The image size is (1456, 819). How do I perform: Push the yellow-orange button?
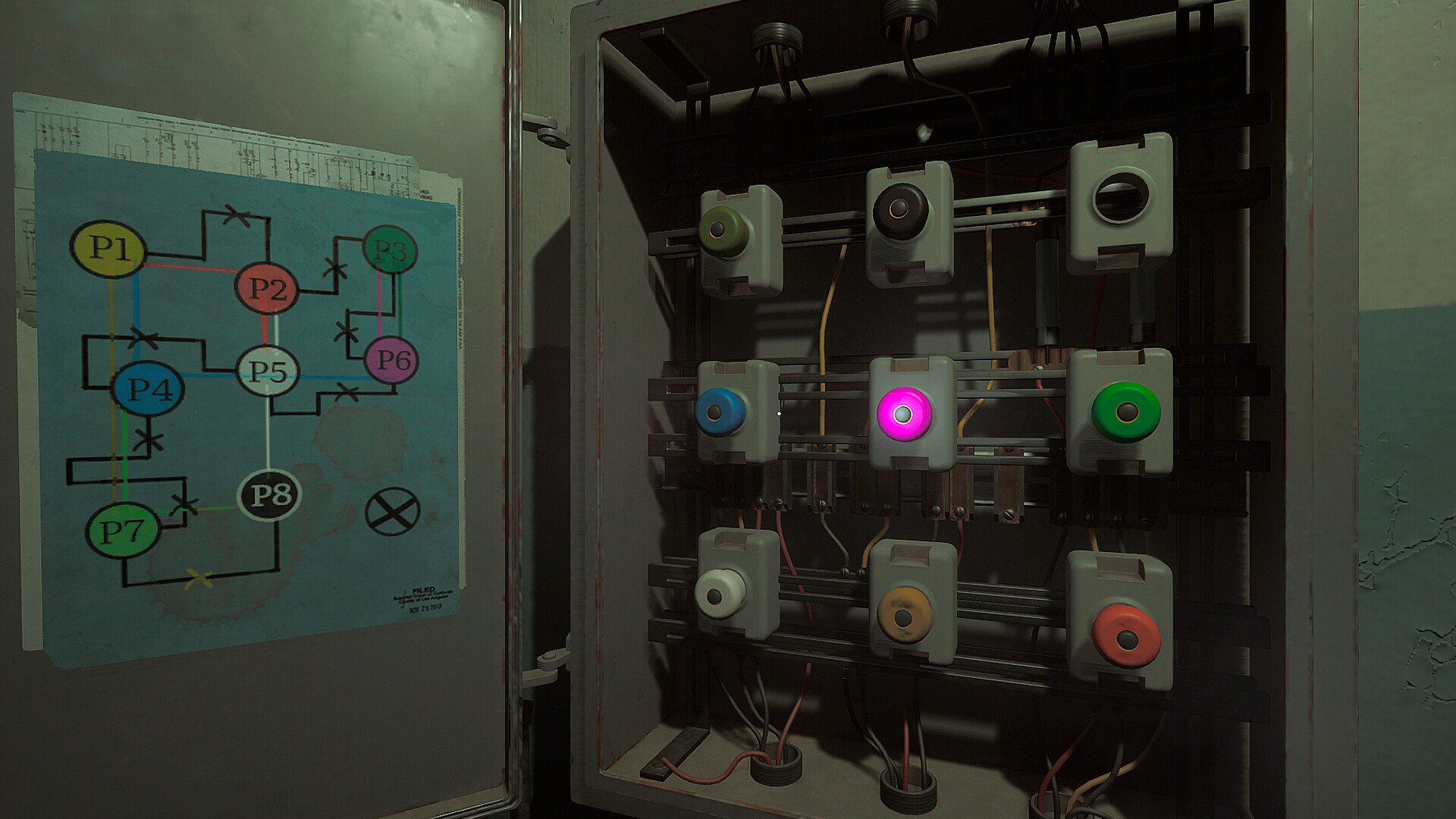[903, 616]
